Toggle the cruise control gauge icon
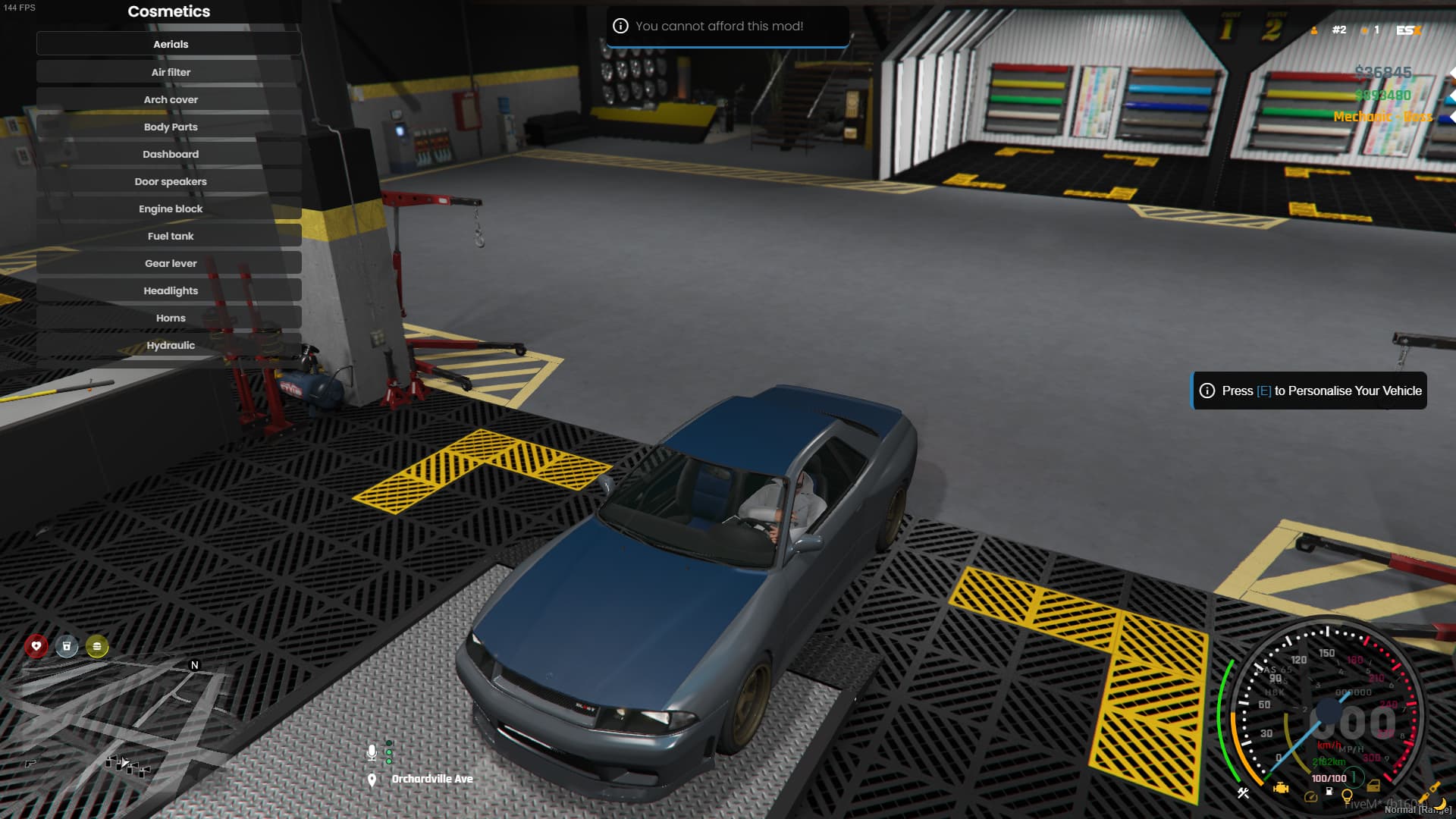 coord(1311,796)
